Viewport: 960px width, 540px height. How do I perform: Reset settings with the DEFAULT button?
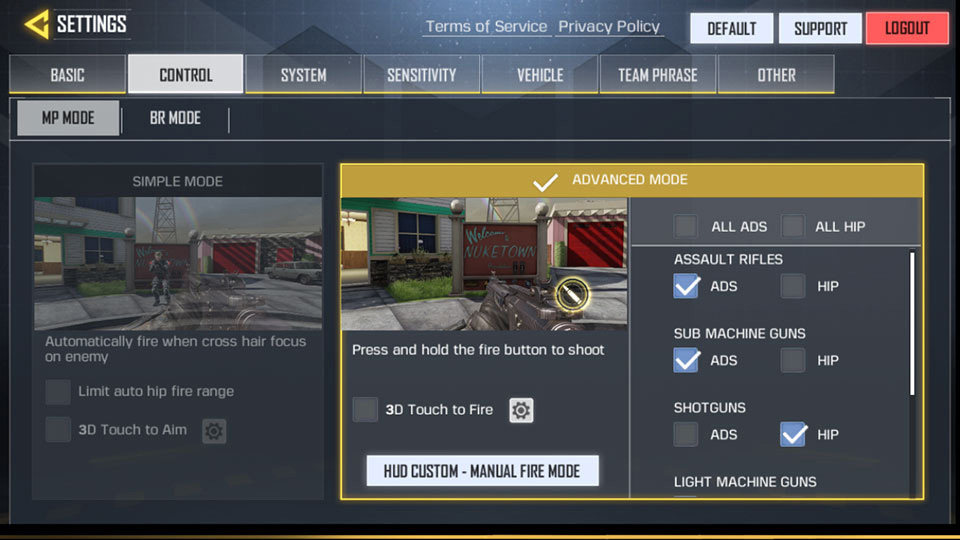point(731,28)
